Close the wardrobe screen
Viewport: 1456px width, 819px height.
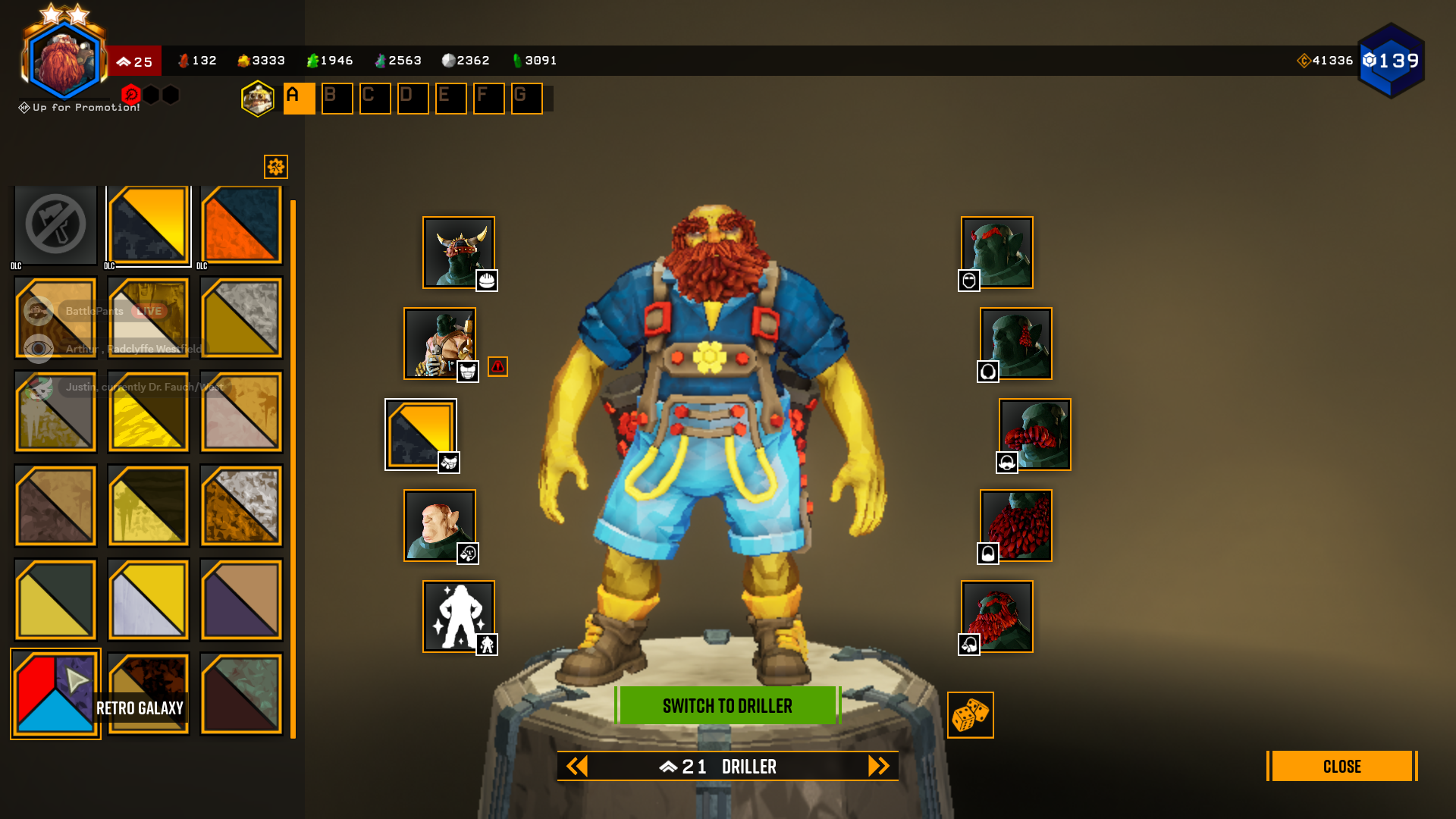[x=1341, y=766]
